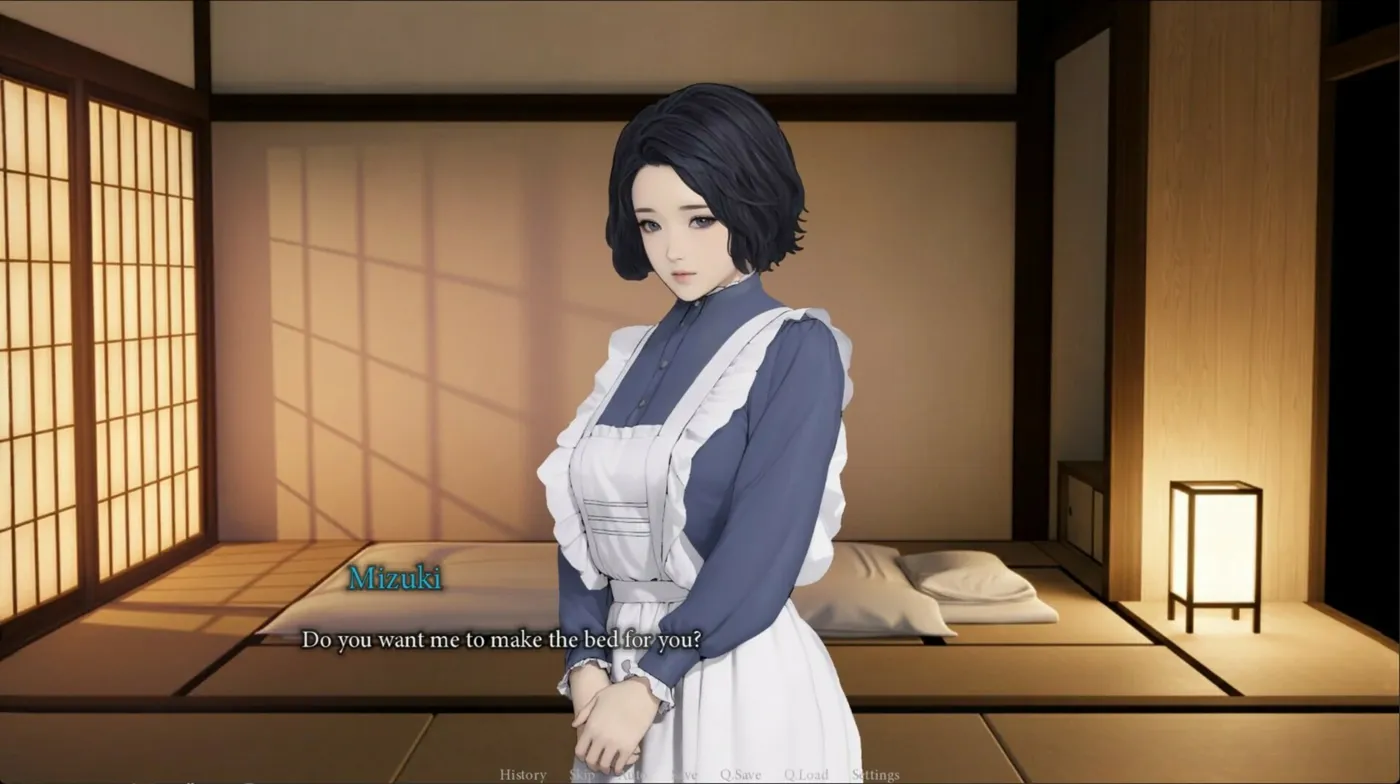Toggle Auto mode

(632, 775)
